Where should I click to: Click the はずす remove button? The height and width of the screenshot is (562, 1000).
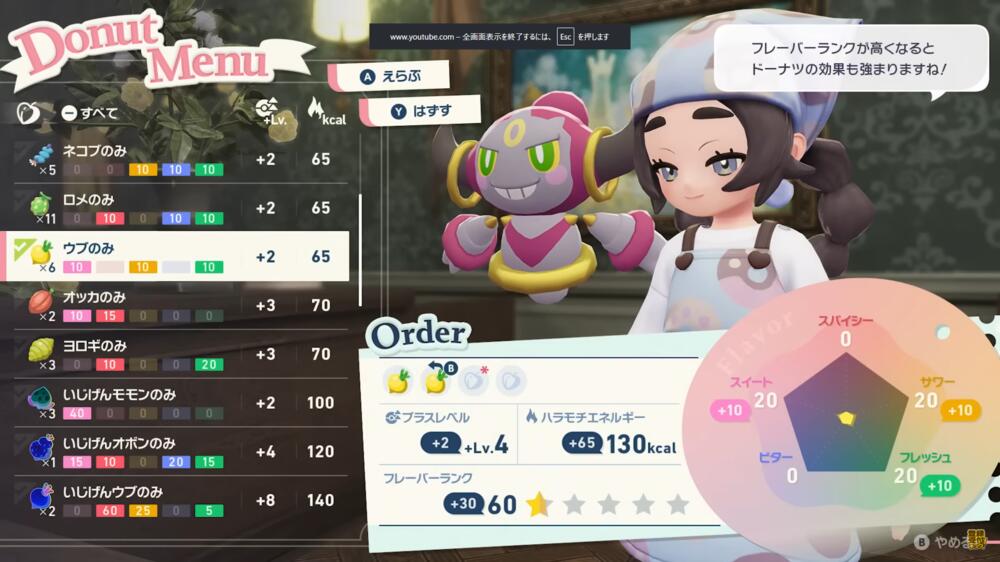419,111
